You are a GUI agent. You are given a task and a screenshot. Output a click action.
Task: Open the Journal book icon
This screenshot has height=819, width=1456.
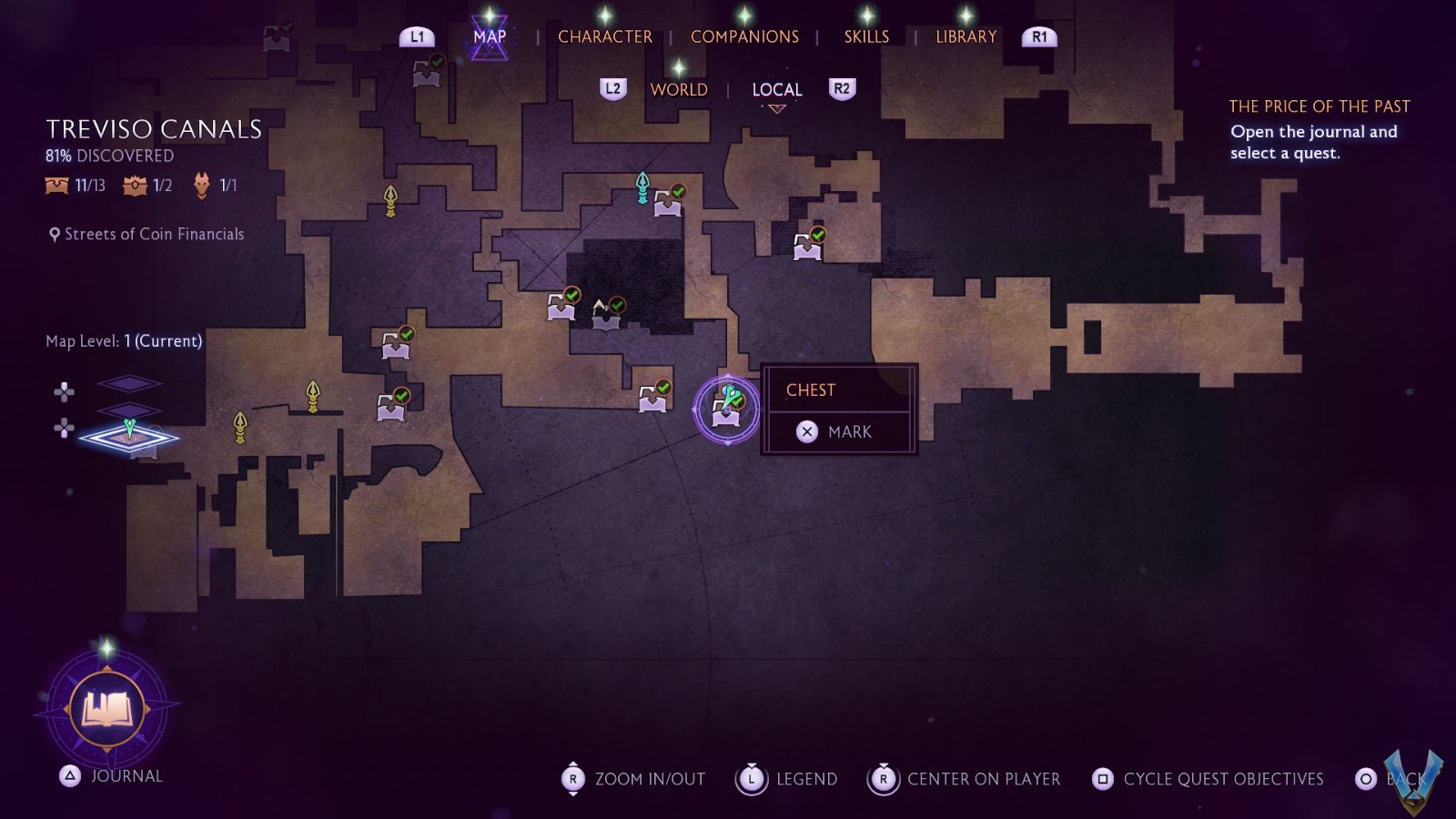[107, 709]
